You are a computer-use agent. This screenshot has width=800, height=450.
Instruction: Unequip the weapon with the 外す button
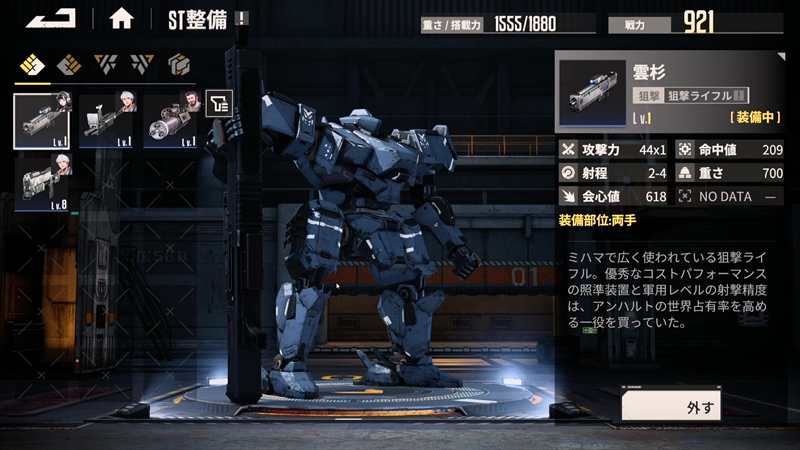pyautogui.click(x=701, y=406)
